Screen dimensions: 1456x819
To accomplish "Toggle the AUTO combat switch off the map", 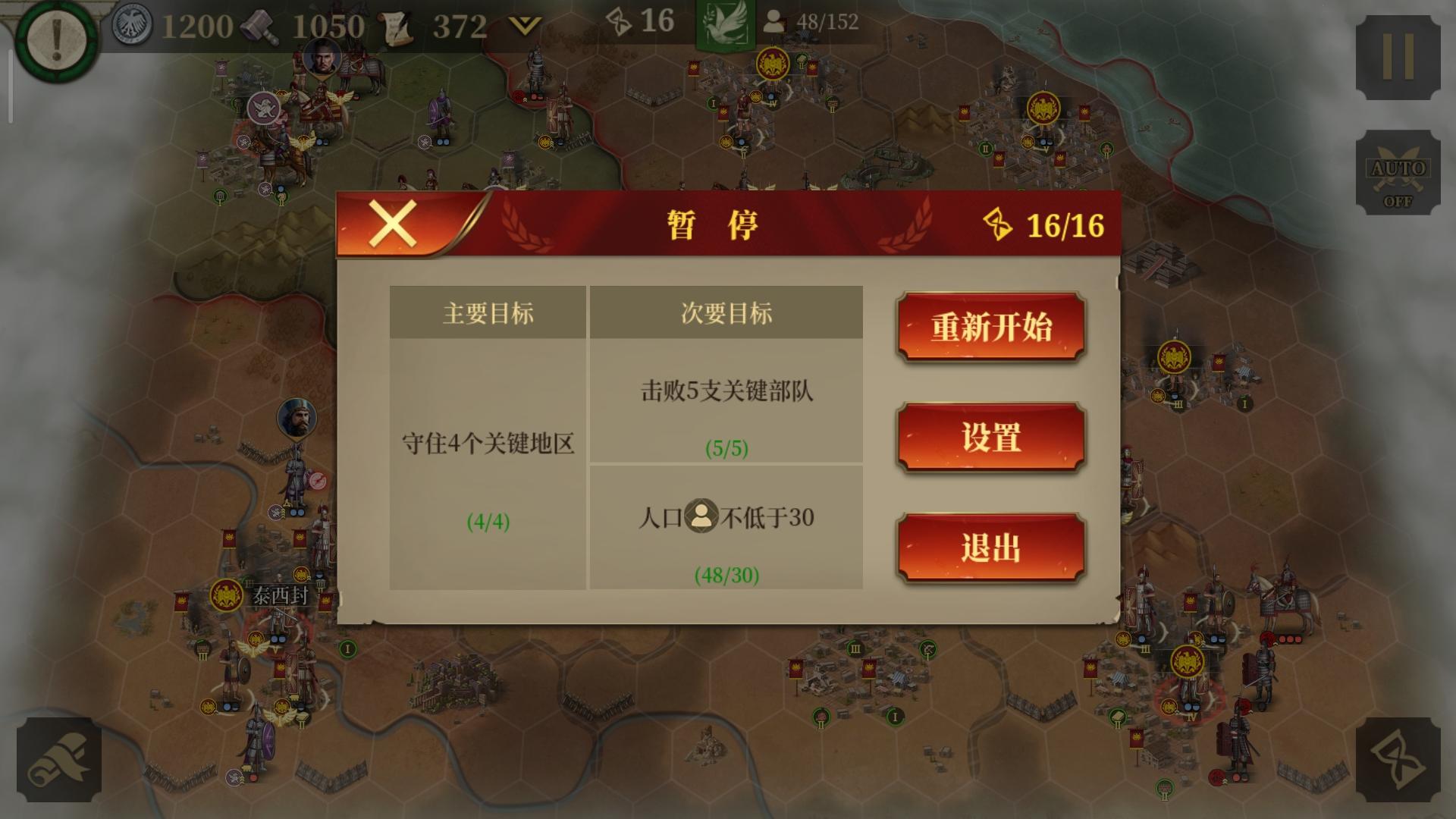I will click(x=1396, y=172).
